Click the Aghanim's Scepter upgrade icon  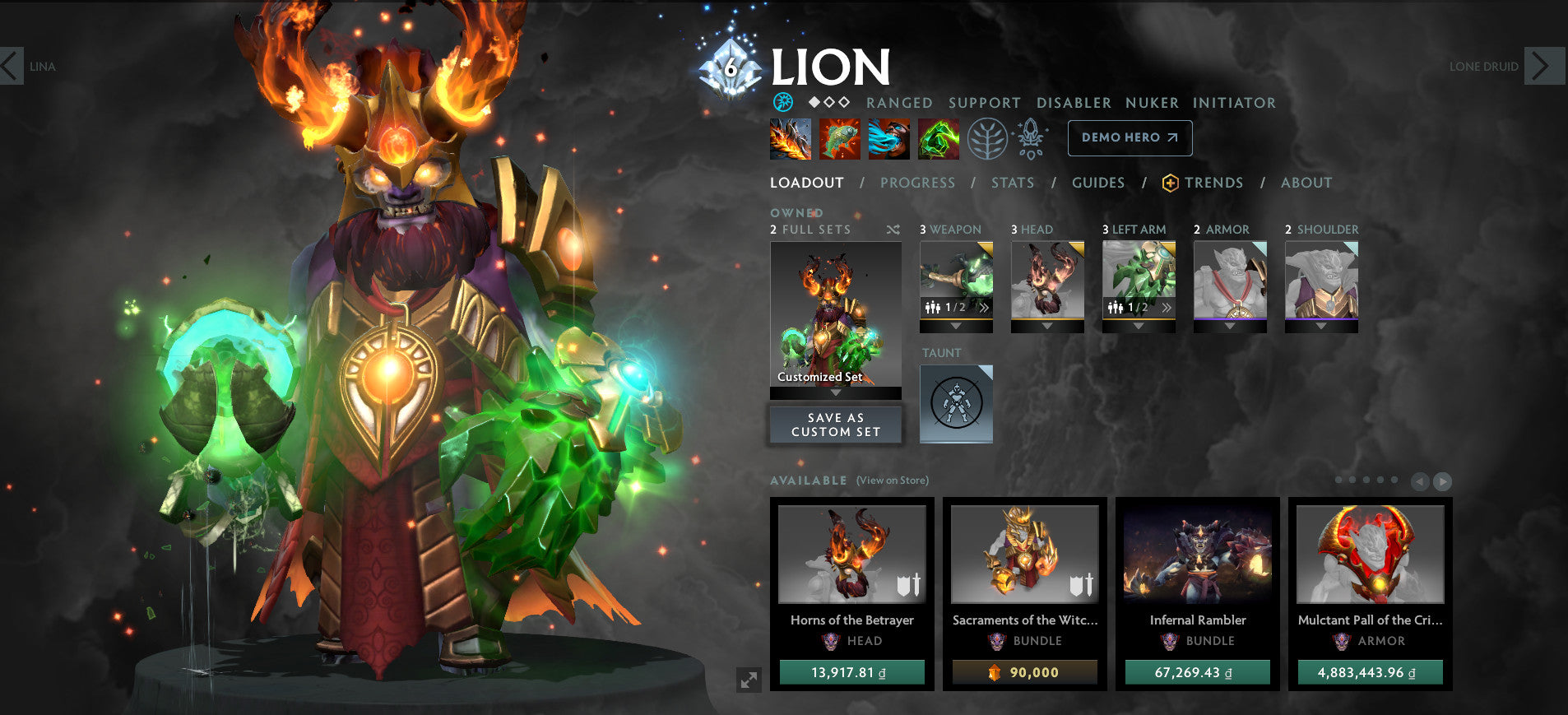[1028, 138]
